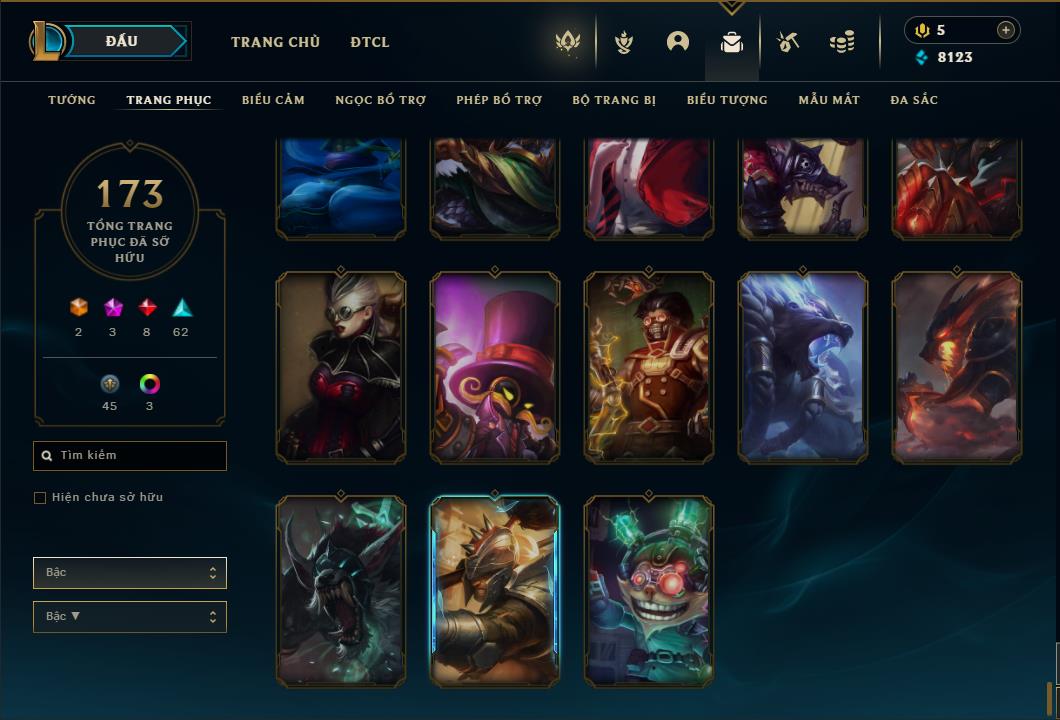Image resolution: width=1060 pixels, height=720 pixels.
Task: Choose the blue-bordered armored knight skin card
Action: (495, 591)
